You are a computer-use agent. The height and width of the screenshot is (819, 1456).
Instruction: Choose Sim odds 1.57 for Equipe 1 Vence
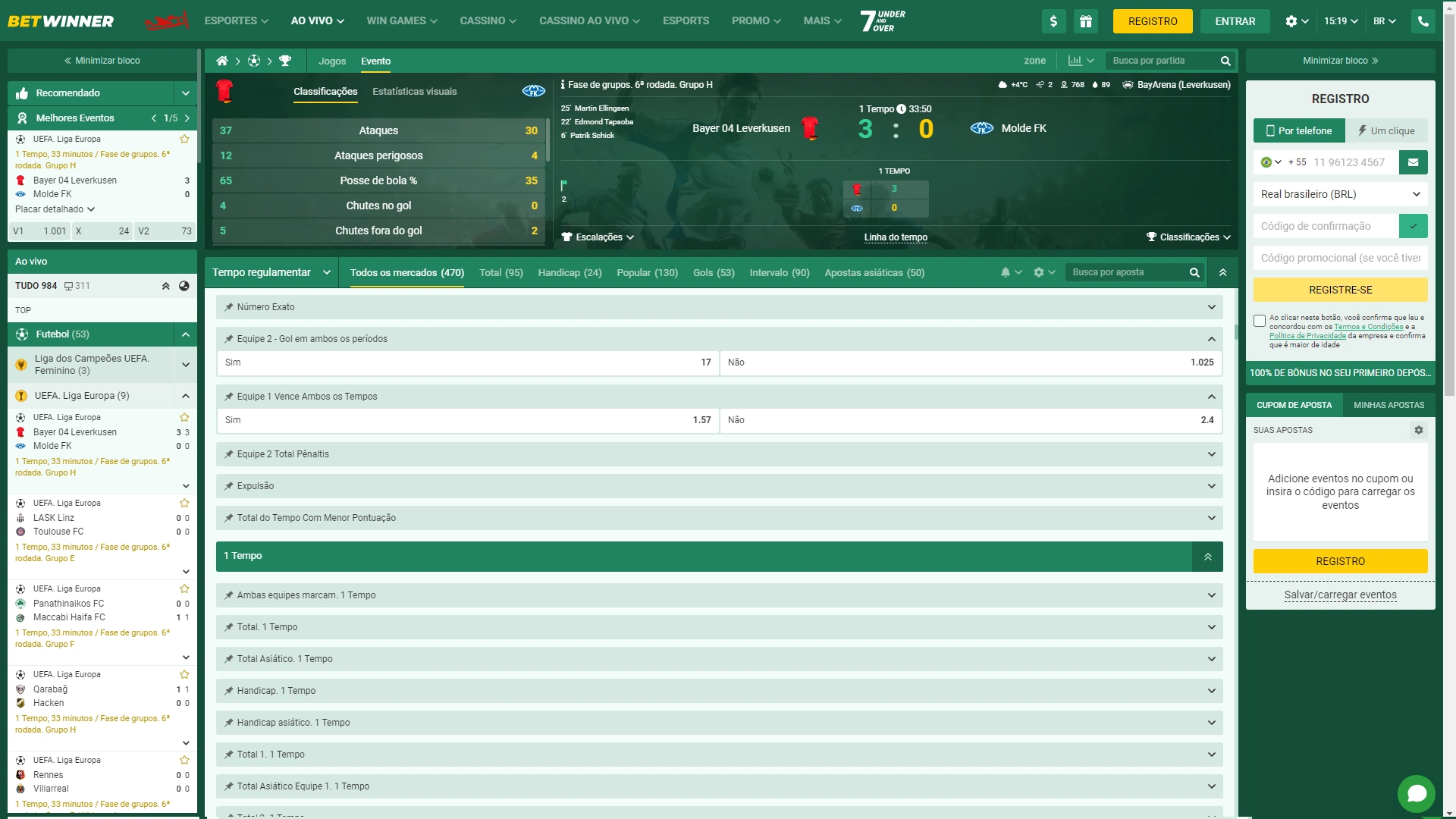click(x=468, y=420)
